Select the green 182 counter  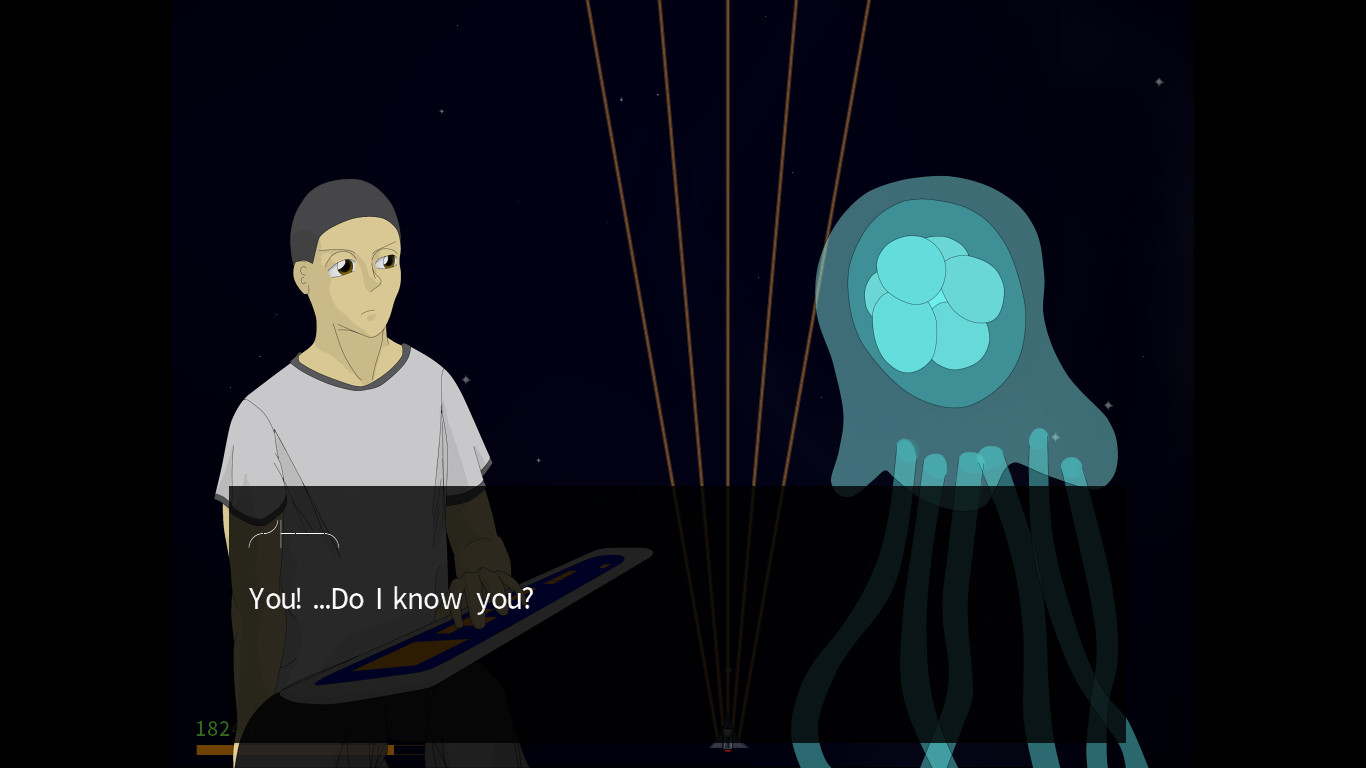tap(212, 729)
